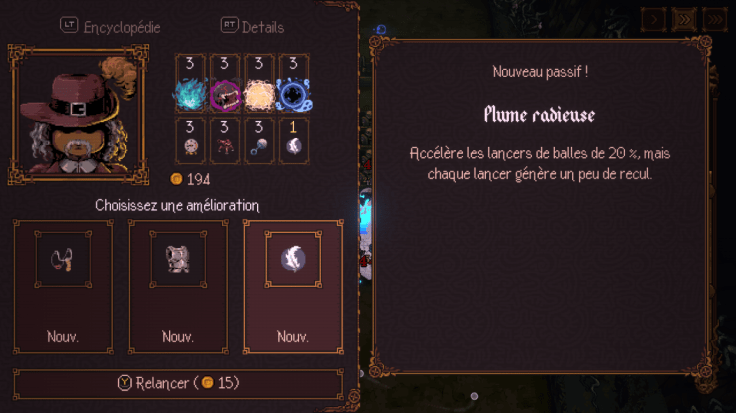Choose the Plume radieuse feather upgrade card
The image size is (736, 413).
pyautogui.click(x=293, y=286)
